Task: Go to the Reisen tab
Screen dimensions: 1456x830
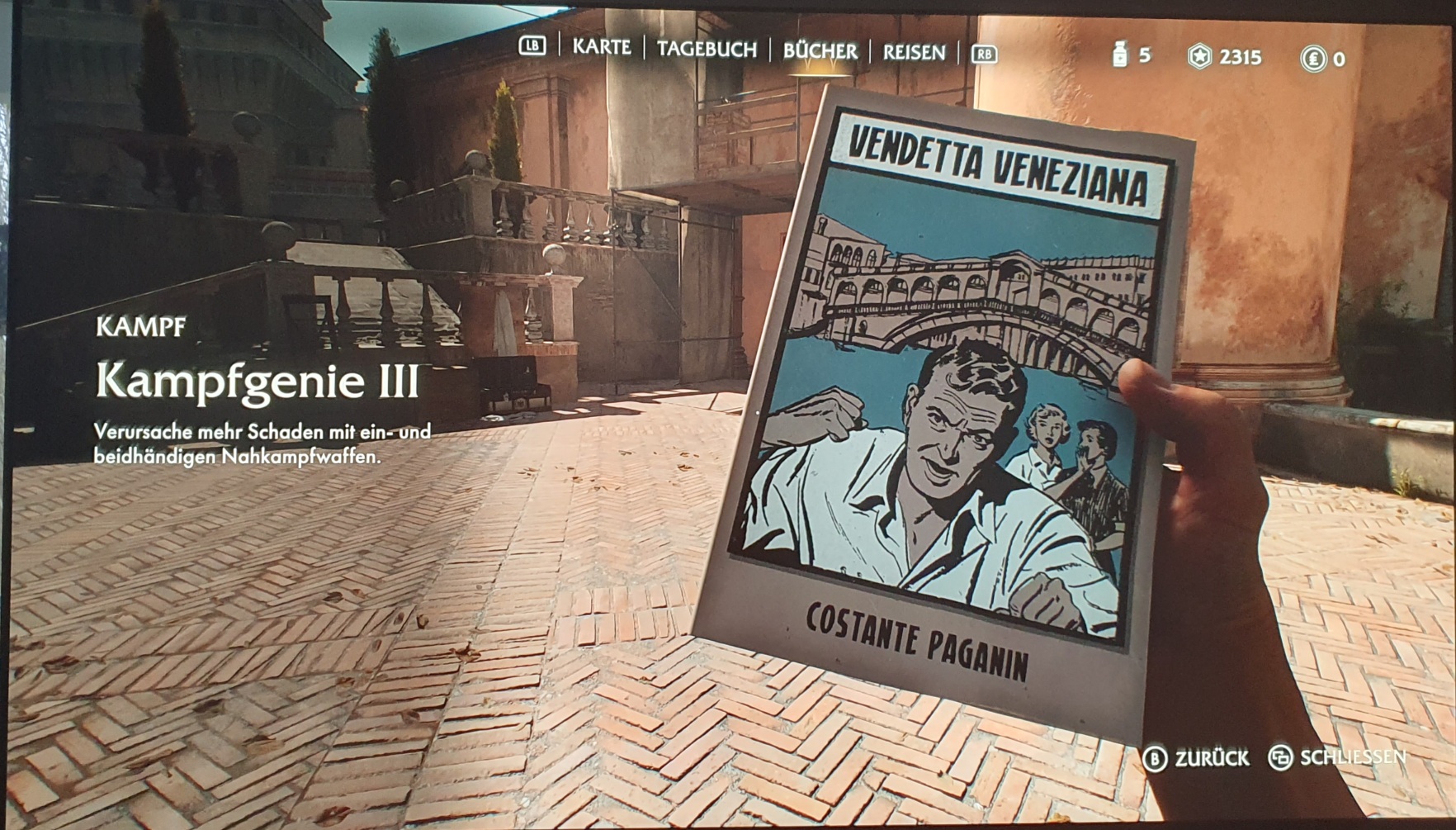Action: point(914,53)
